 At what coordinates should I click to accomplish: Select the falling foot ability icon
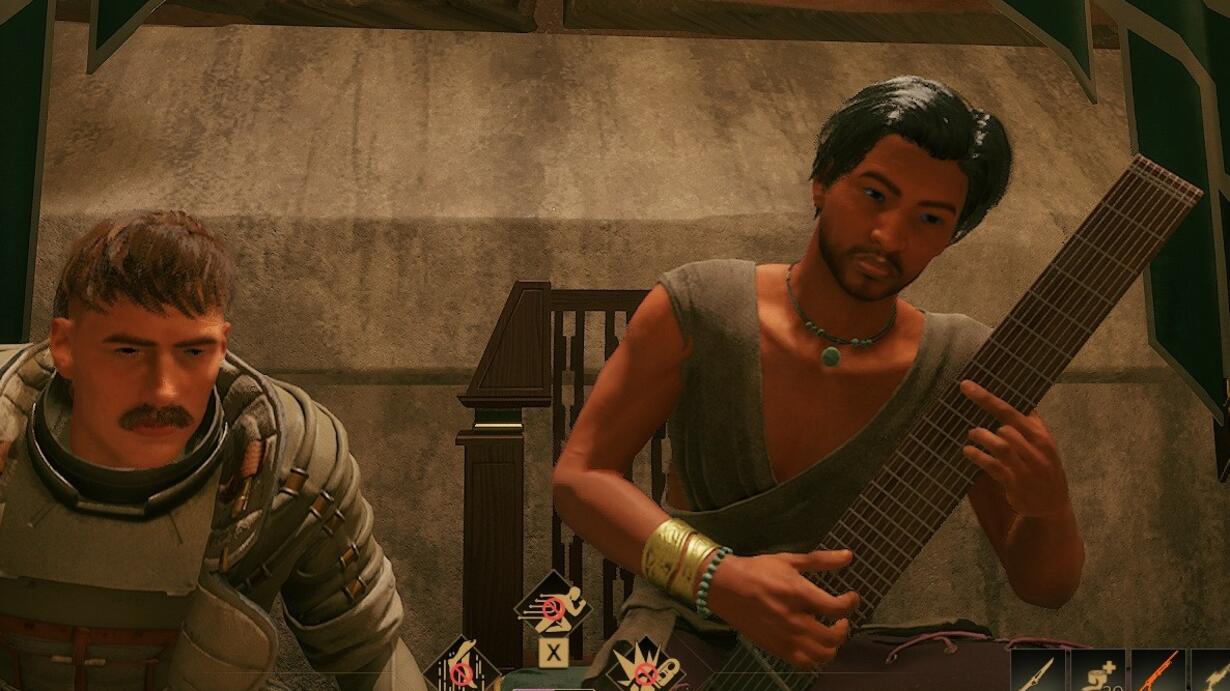pyautogui.click(x=462, y=668)
